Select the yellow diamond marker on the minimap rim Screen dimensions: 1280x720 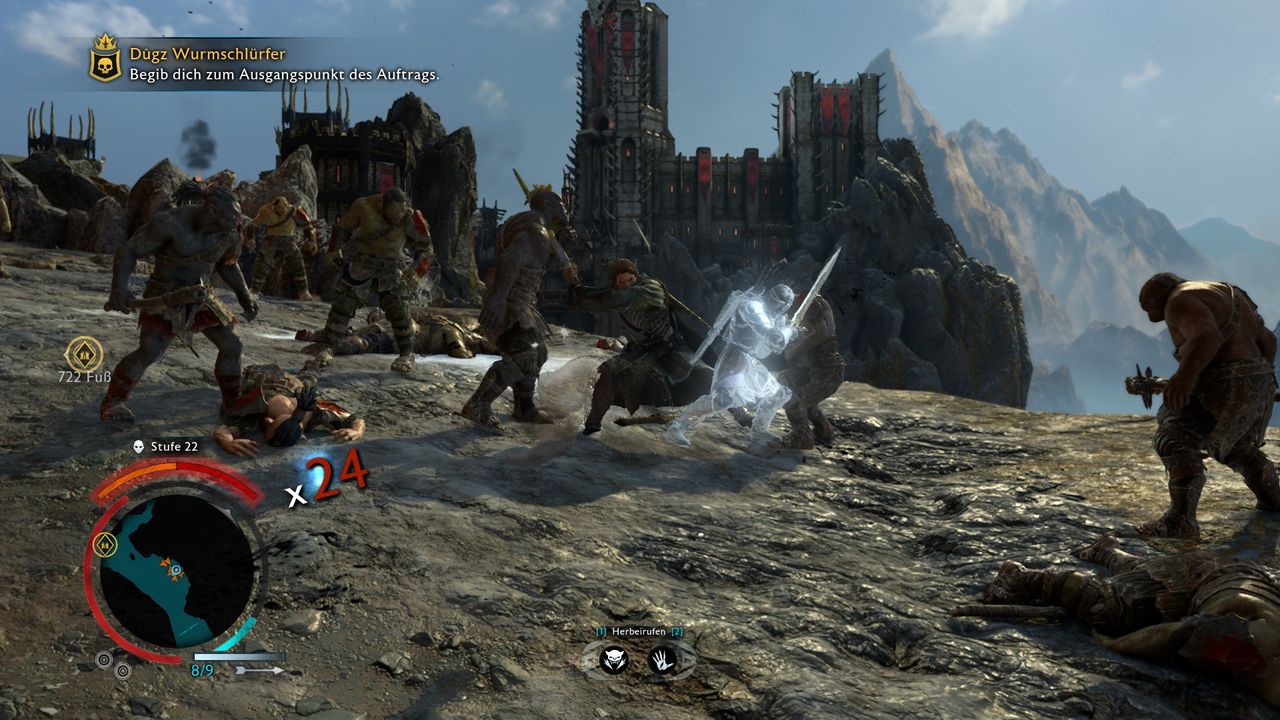pyautogui.click(x=105, y=545)
